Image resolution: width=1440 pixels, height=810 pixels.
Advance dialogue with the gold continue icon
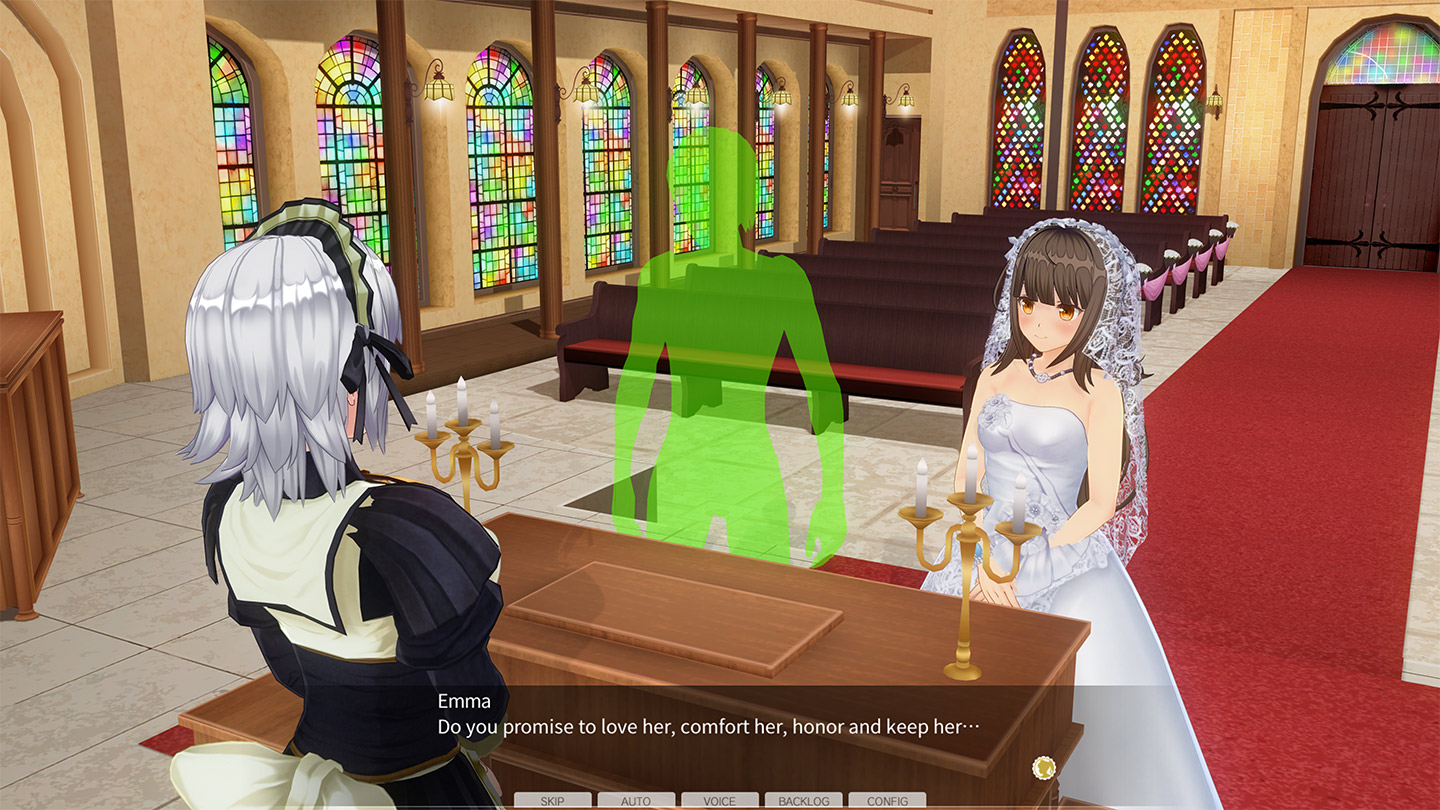(1044, 768)
